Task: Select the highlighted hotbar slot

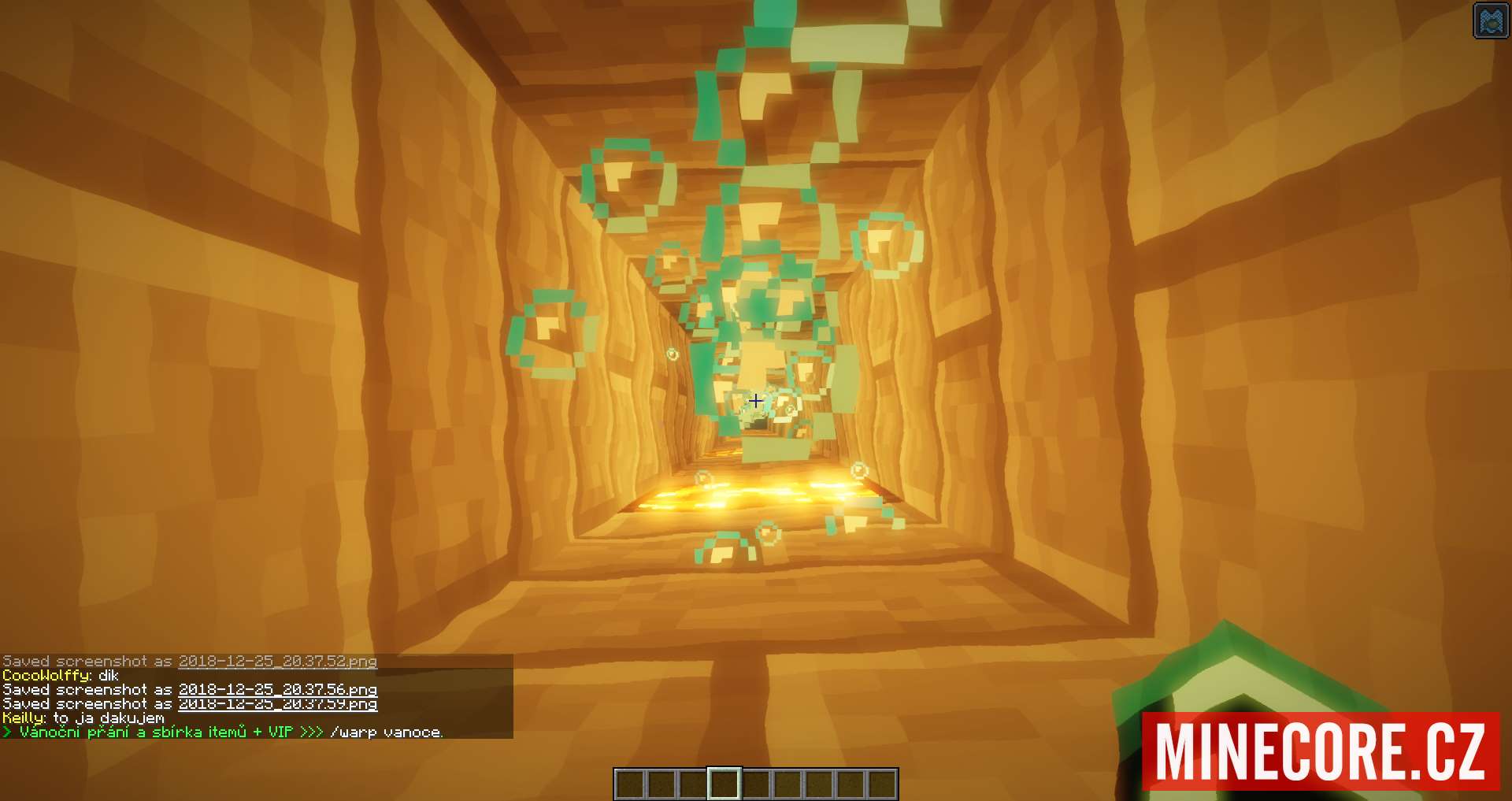Action: pos(724,784)
